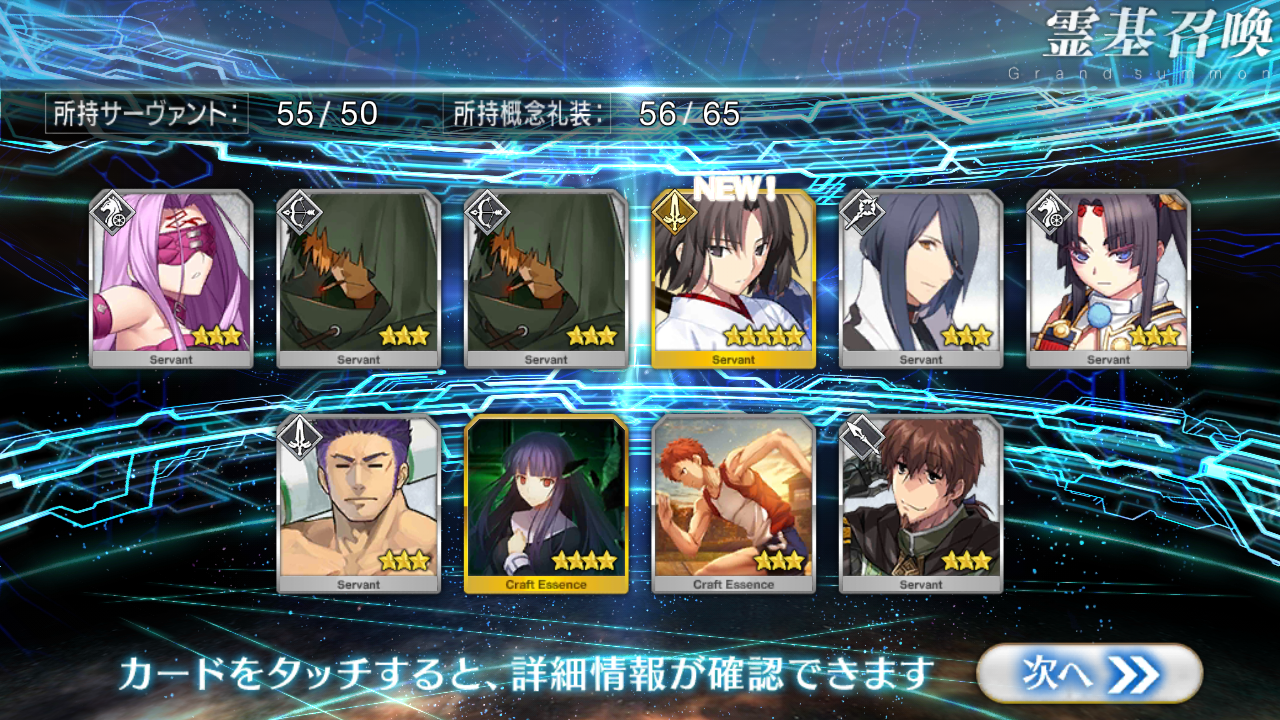Check the brown-haired Lancer servant card

click(921, 503)
